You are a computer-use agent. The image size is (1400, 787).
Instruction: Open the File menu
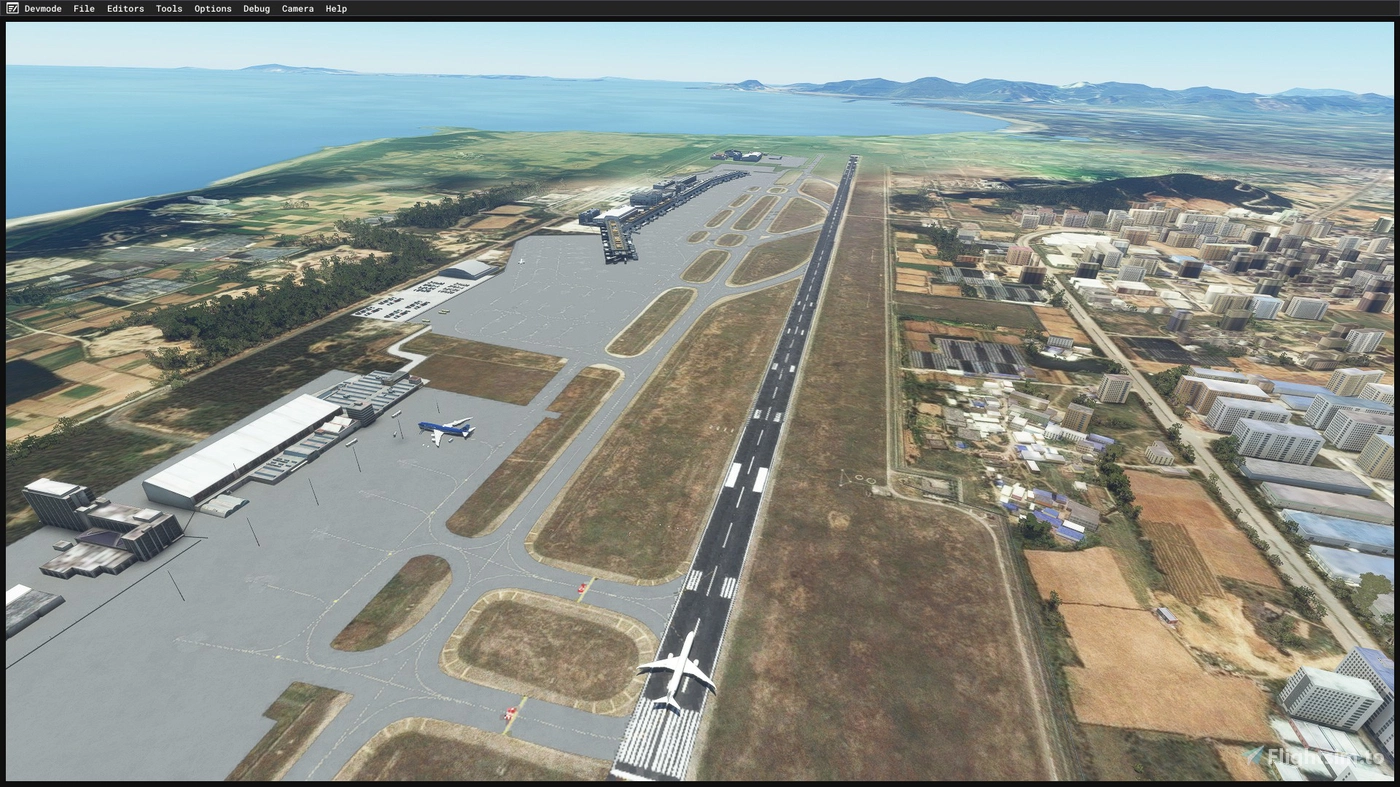(x=83, y=8)
